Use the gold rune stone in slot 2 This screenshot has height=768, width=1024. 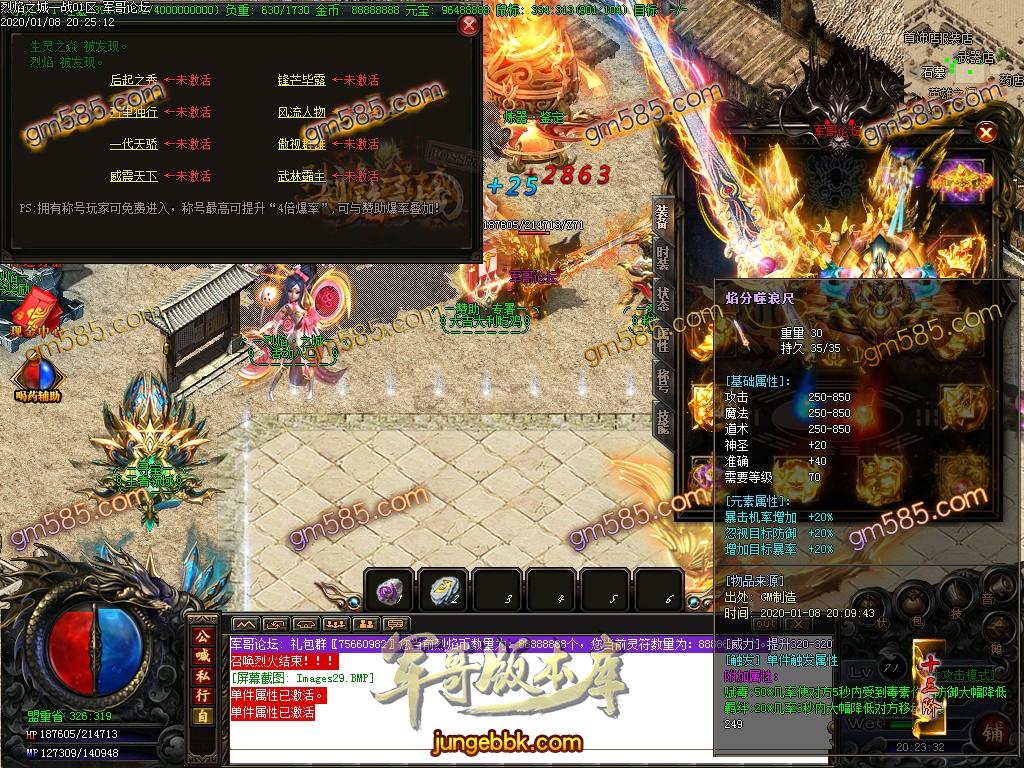[x=441, y=590]
